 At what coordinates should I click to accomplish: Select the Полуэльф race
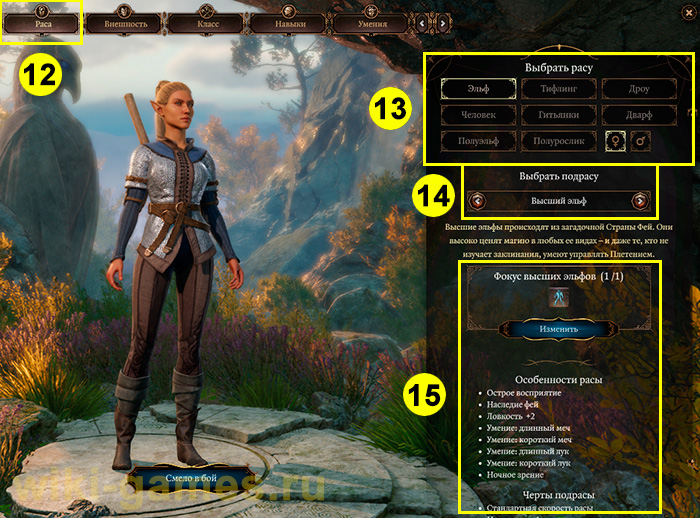[x=478, y=141]
